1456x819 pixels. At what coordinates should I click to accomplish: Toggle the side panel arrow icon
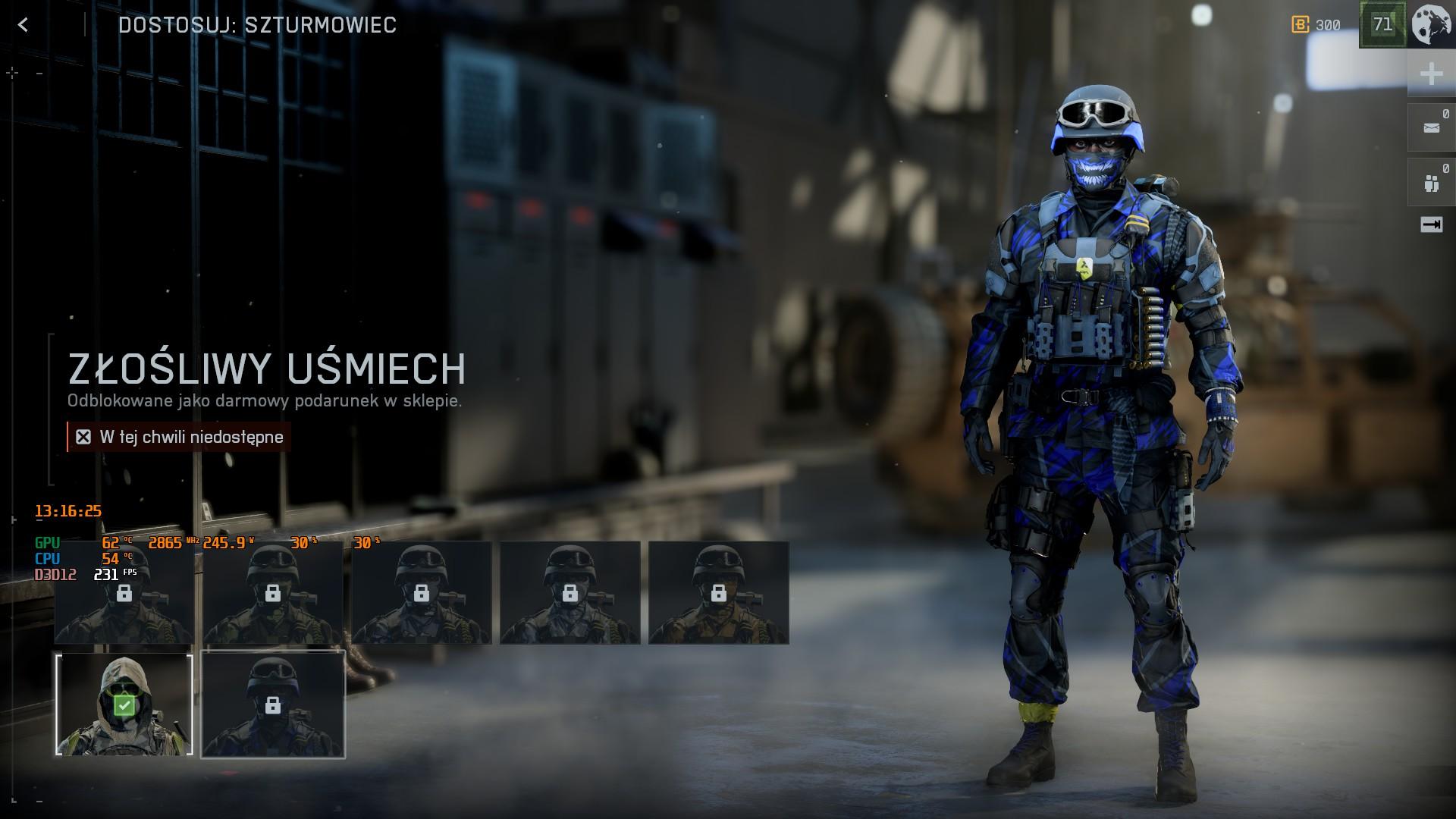pyautogui.click(x=1431, y=224)
